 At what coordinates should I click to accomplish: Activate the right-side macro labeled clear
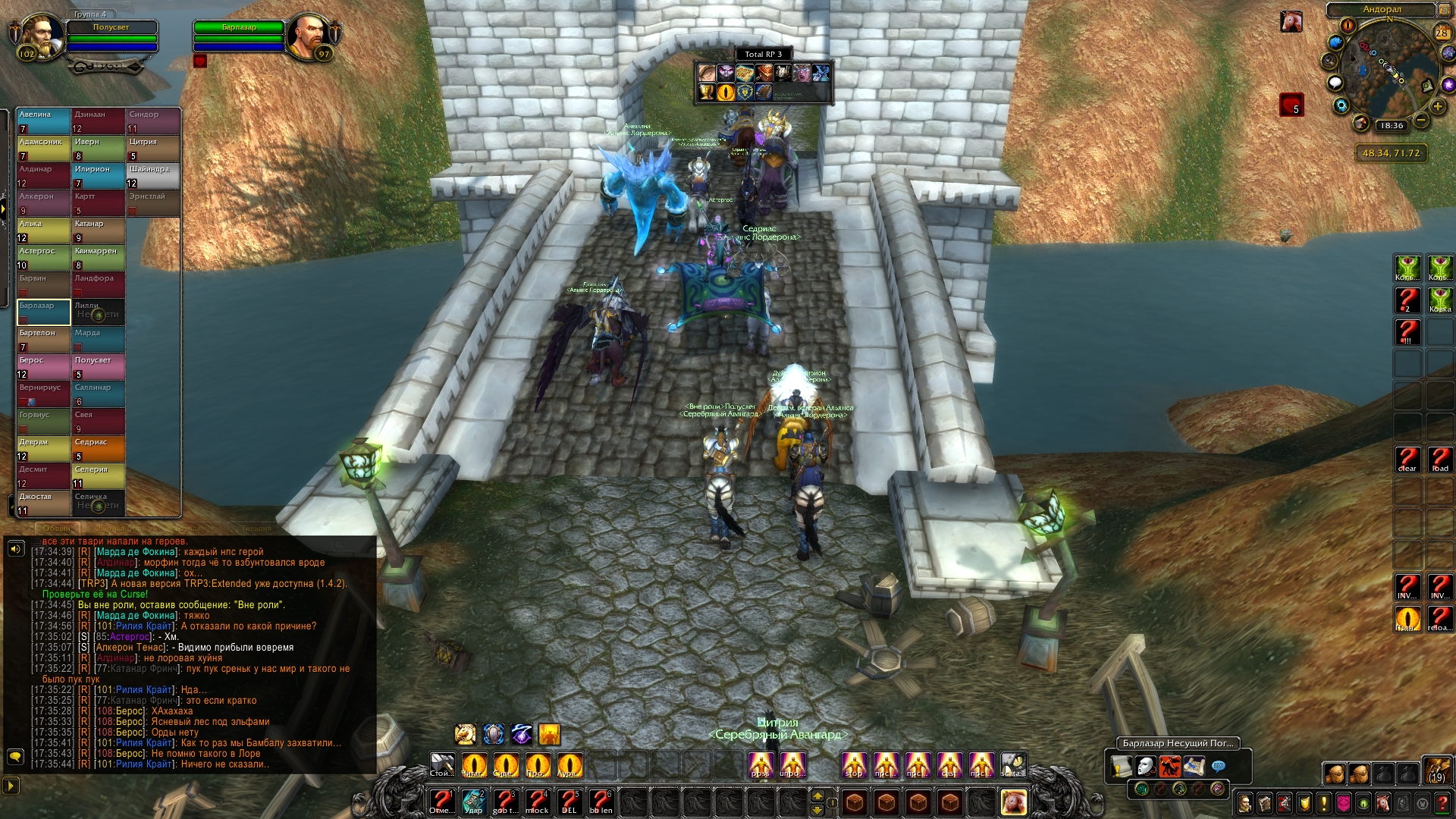(1407, 459)
